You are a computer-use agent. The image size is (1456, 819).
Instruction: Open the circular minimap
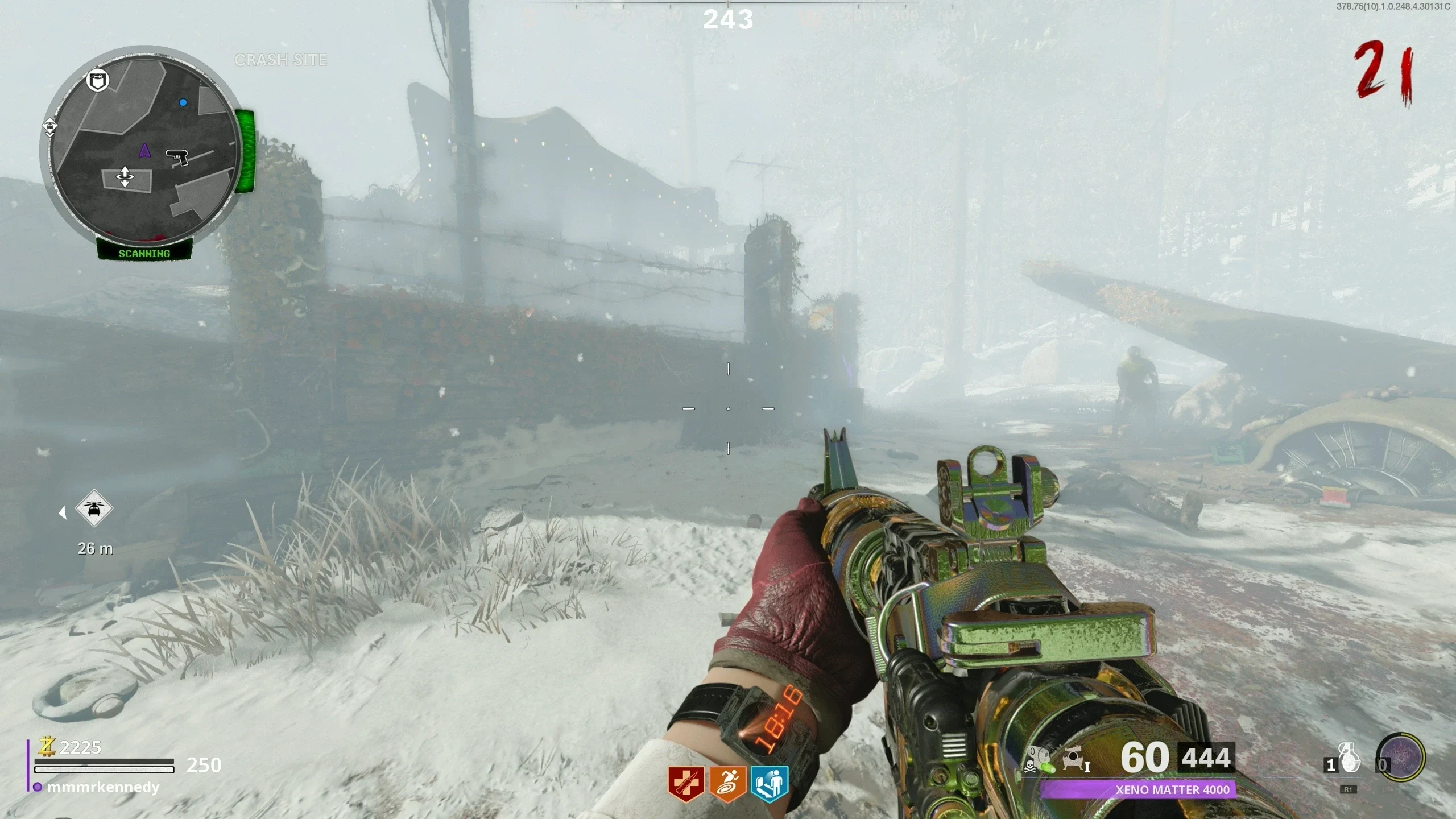pos(144,149)
